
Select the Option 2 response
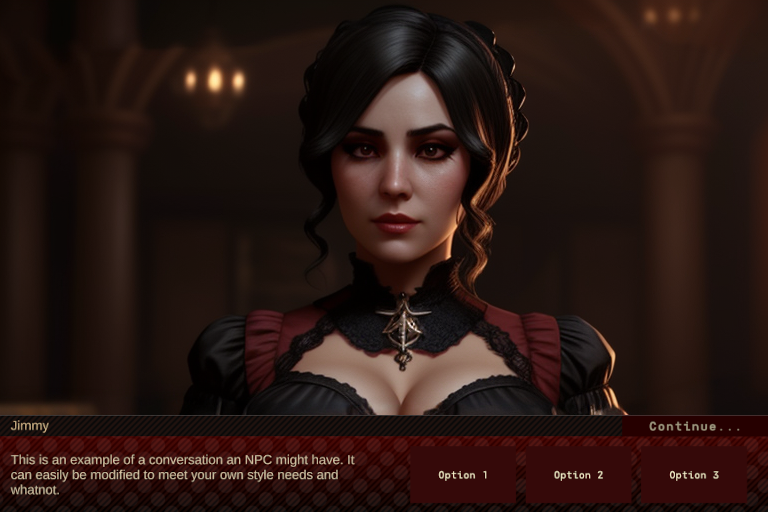click(x=579, y=475)
